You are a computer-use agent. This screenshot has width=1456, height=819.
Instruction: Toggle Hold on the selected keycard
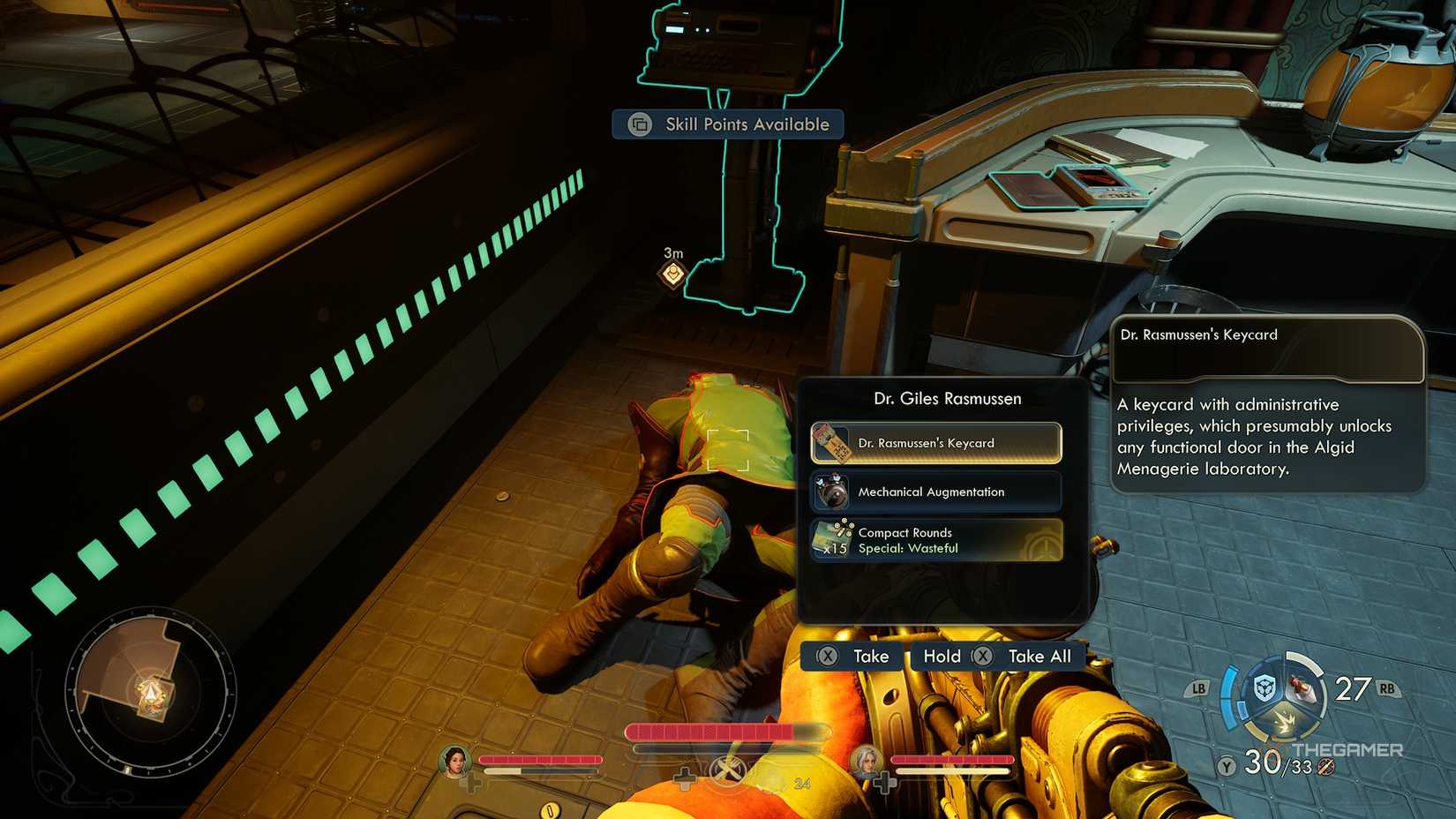[x=942, y=657]
